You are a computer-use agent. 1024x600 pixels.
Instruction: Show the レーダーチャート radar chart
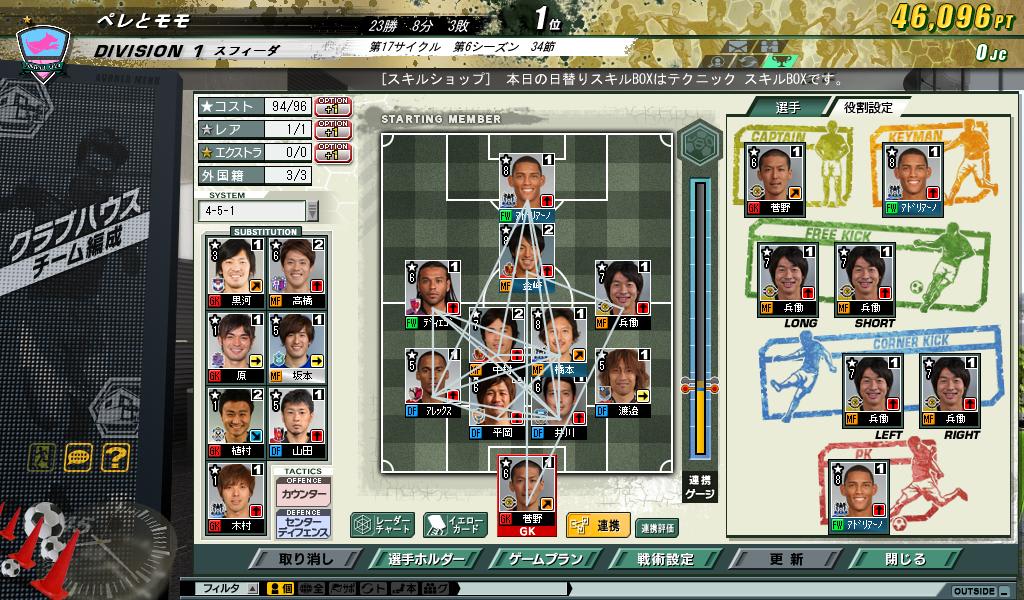point(382,524)
